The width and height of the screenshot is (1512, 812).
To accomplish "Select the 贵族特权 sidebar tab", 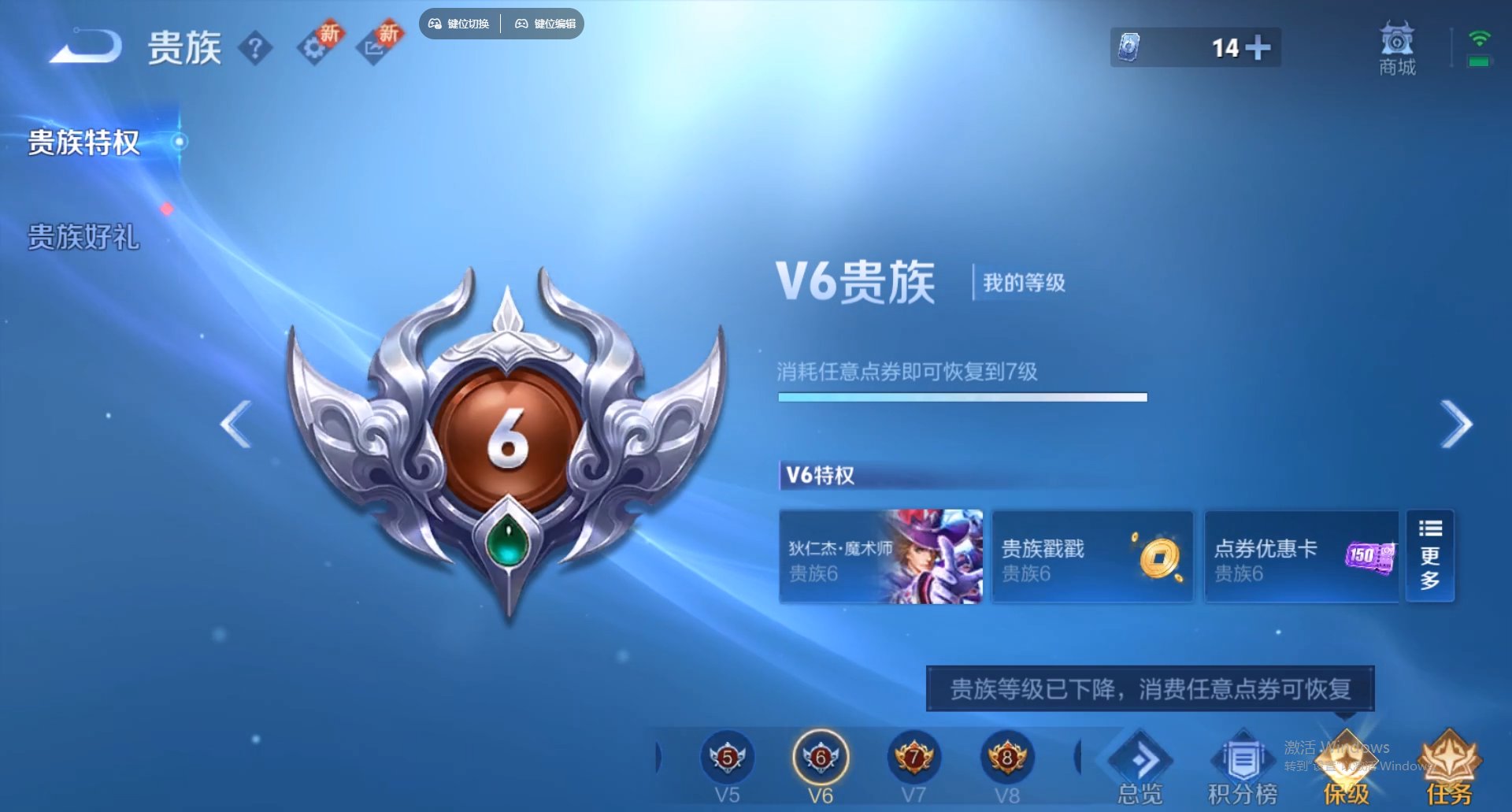I will click(82, 143).
